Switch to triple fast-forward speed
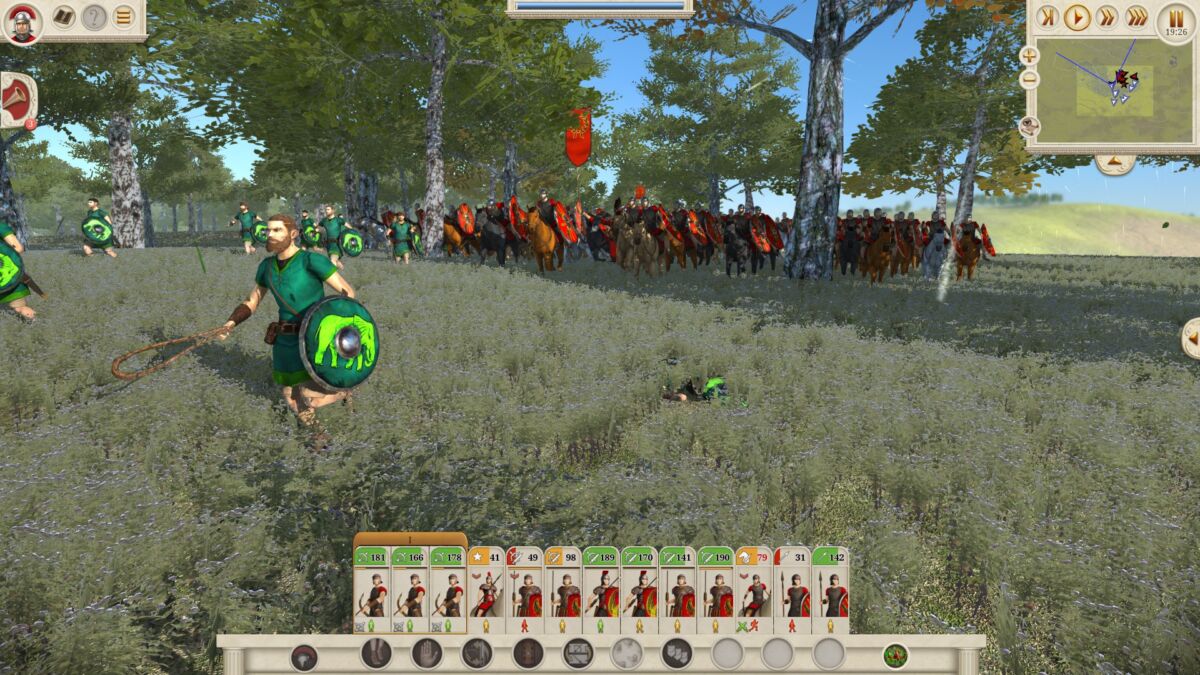 point(1137,16)
